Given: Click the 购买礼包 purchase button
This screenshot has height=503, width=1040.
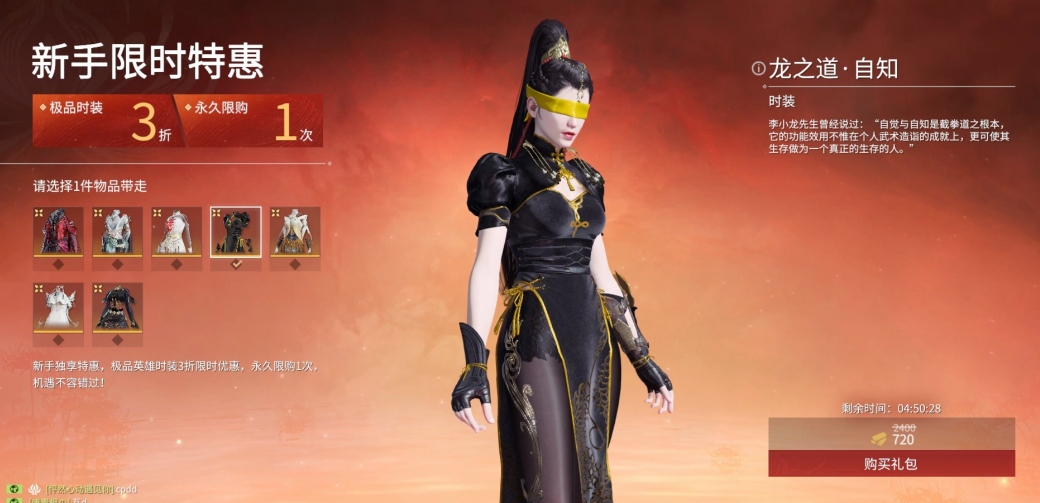Looking at the screenshot, I should tap(891, 464).
